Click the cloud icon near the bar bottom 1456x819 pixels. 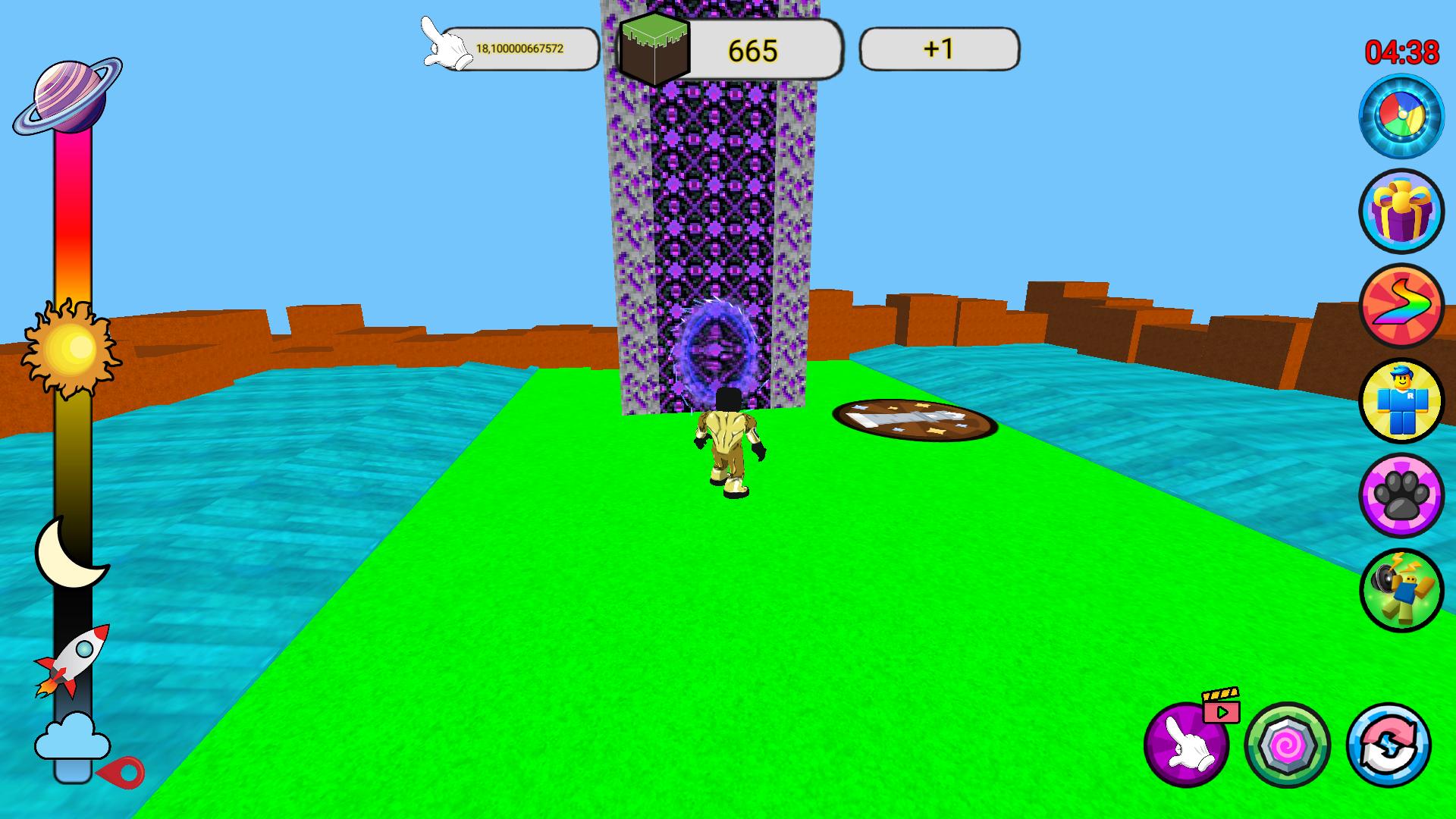click(x=72, y=736)
